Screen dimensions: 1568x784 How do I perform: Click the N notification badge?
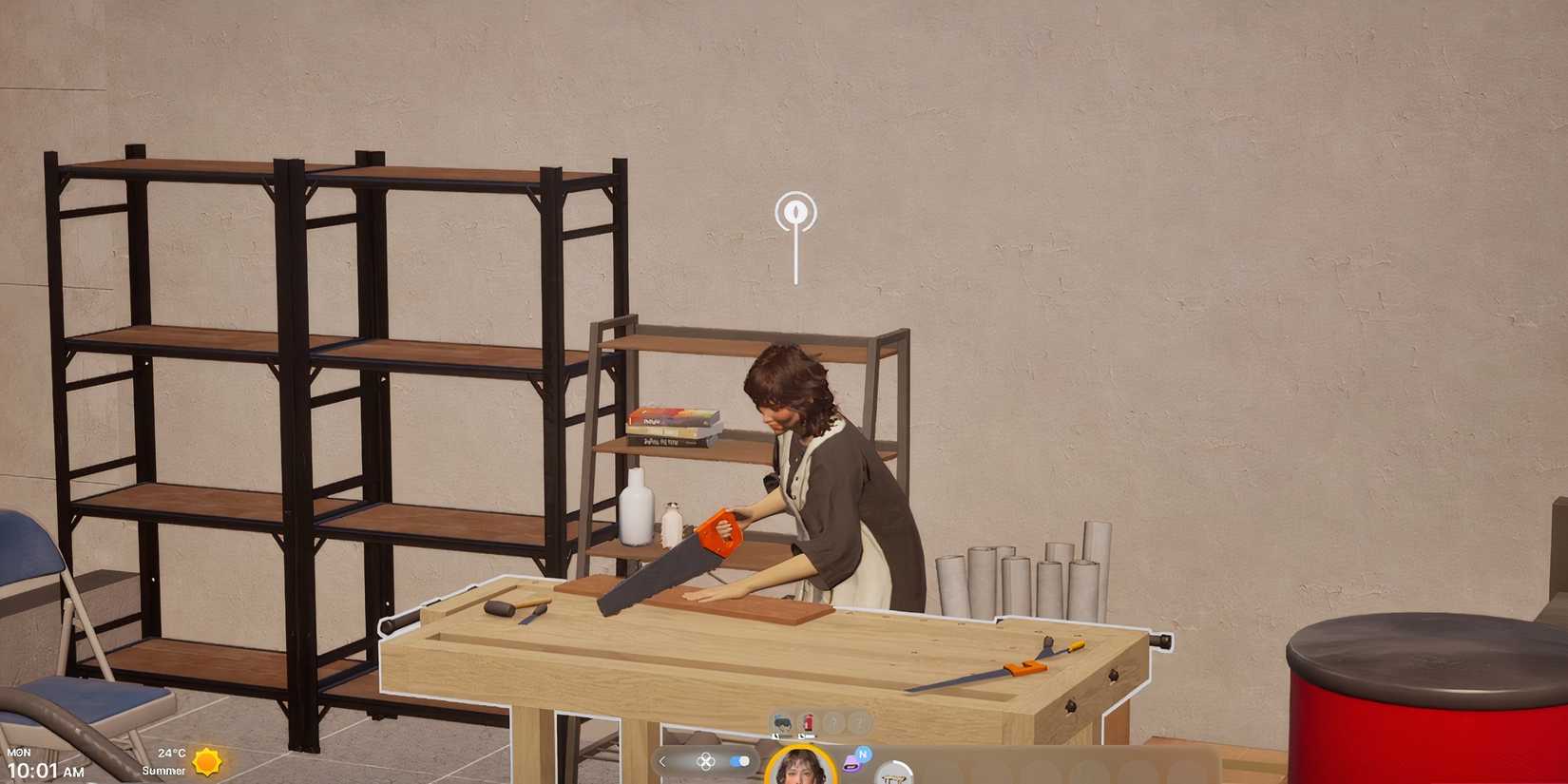click(863, 754)
